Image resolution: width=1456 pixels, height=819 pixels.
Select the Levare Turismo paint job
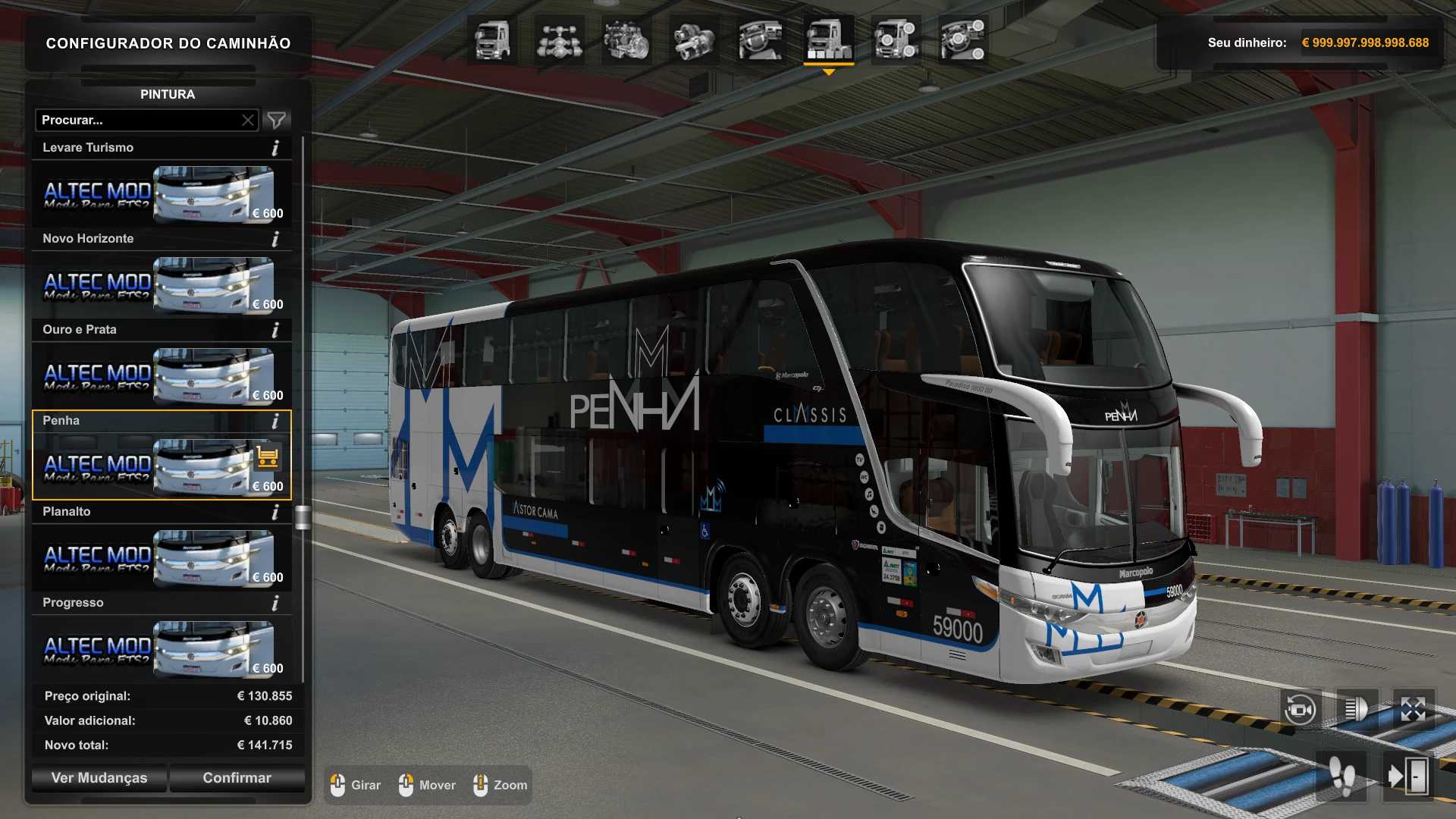[x=161, y=194]
